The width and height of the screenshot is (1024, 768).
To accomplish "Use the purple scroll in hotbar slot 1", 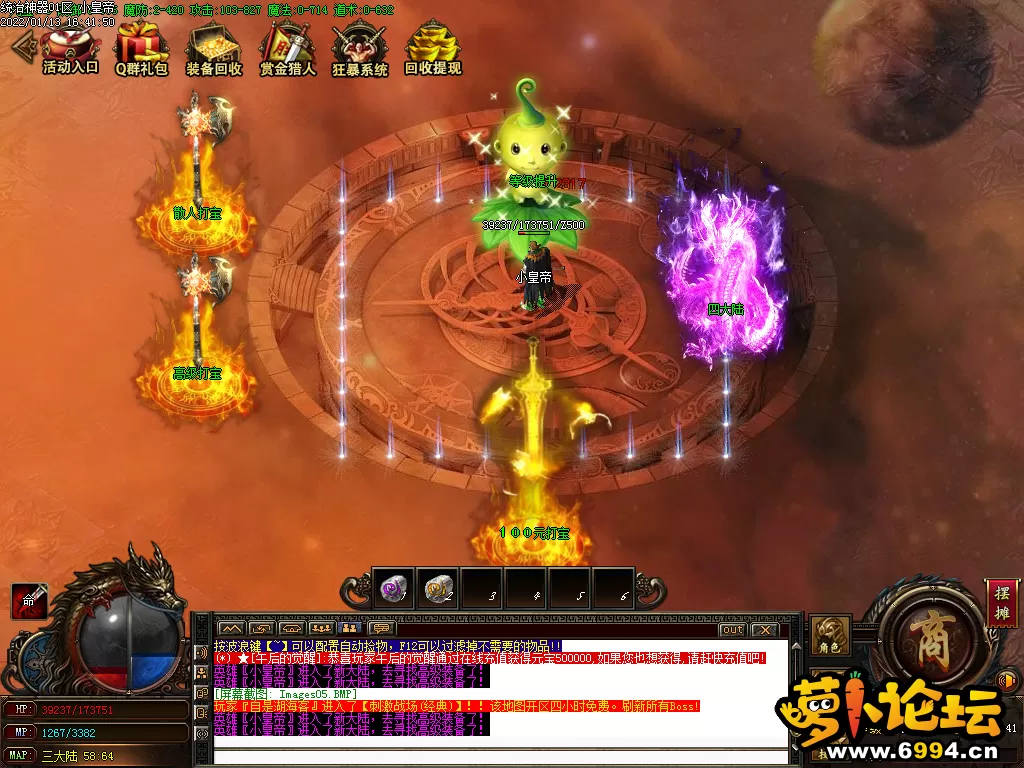I will [393, 589].
